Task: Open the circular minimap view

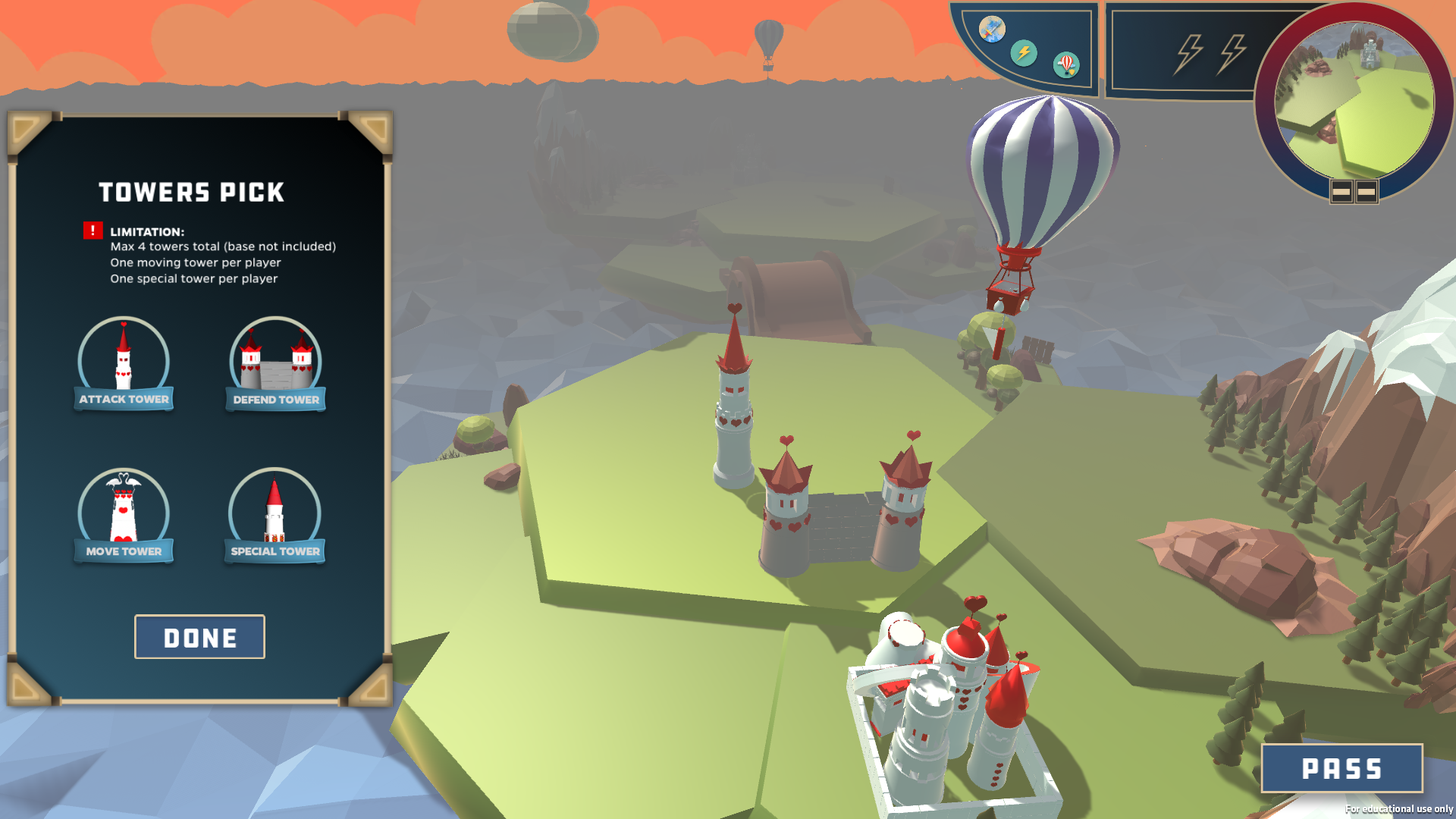Action: [1354, 100]
